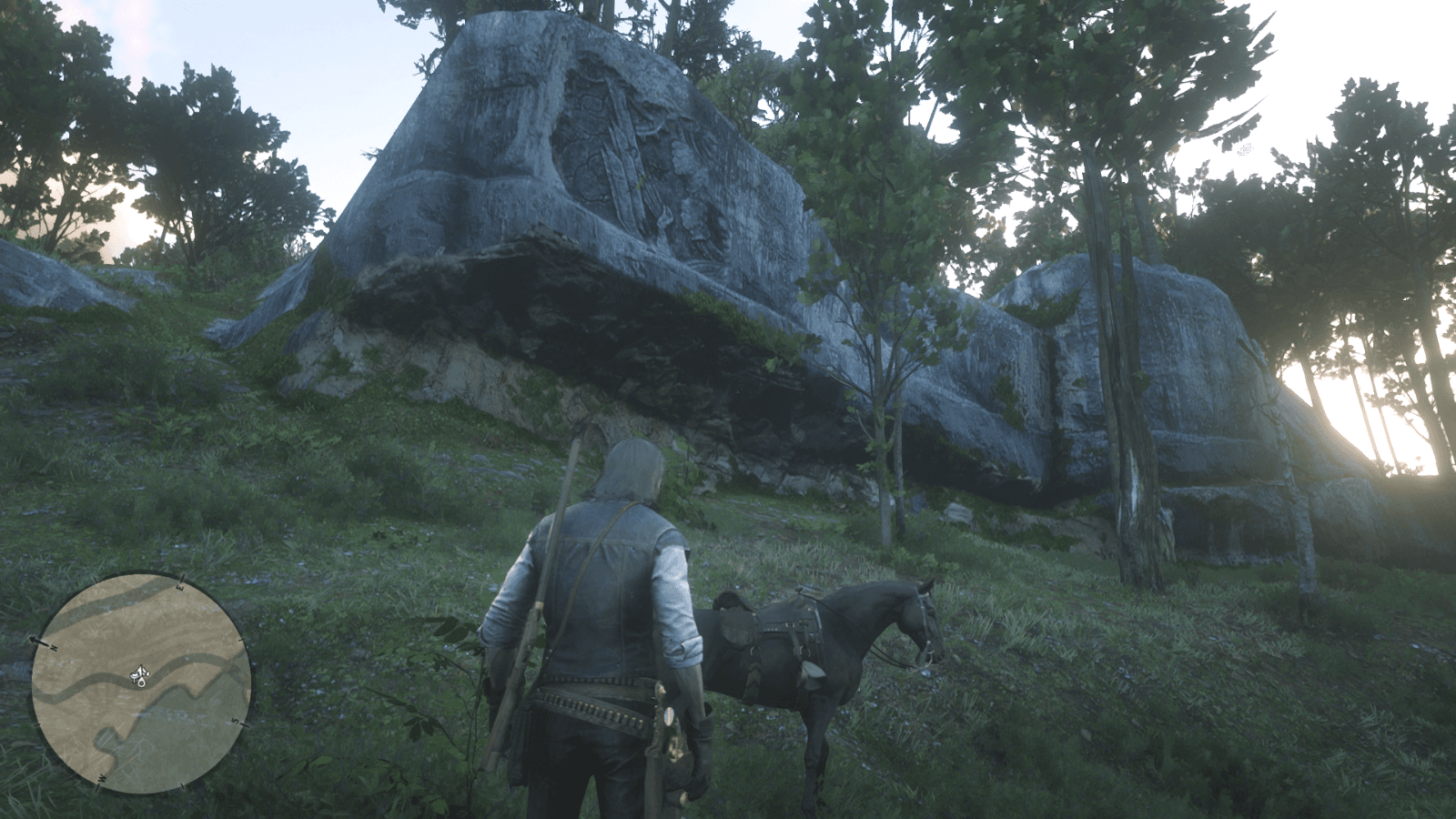Click the tick mark above the E compass label
The height and width of the screenshot is (819, 1456).
point(183,577)
